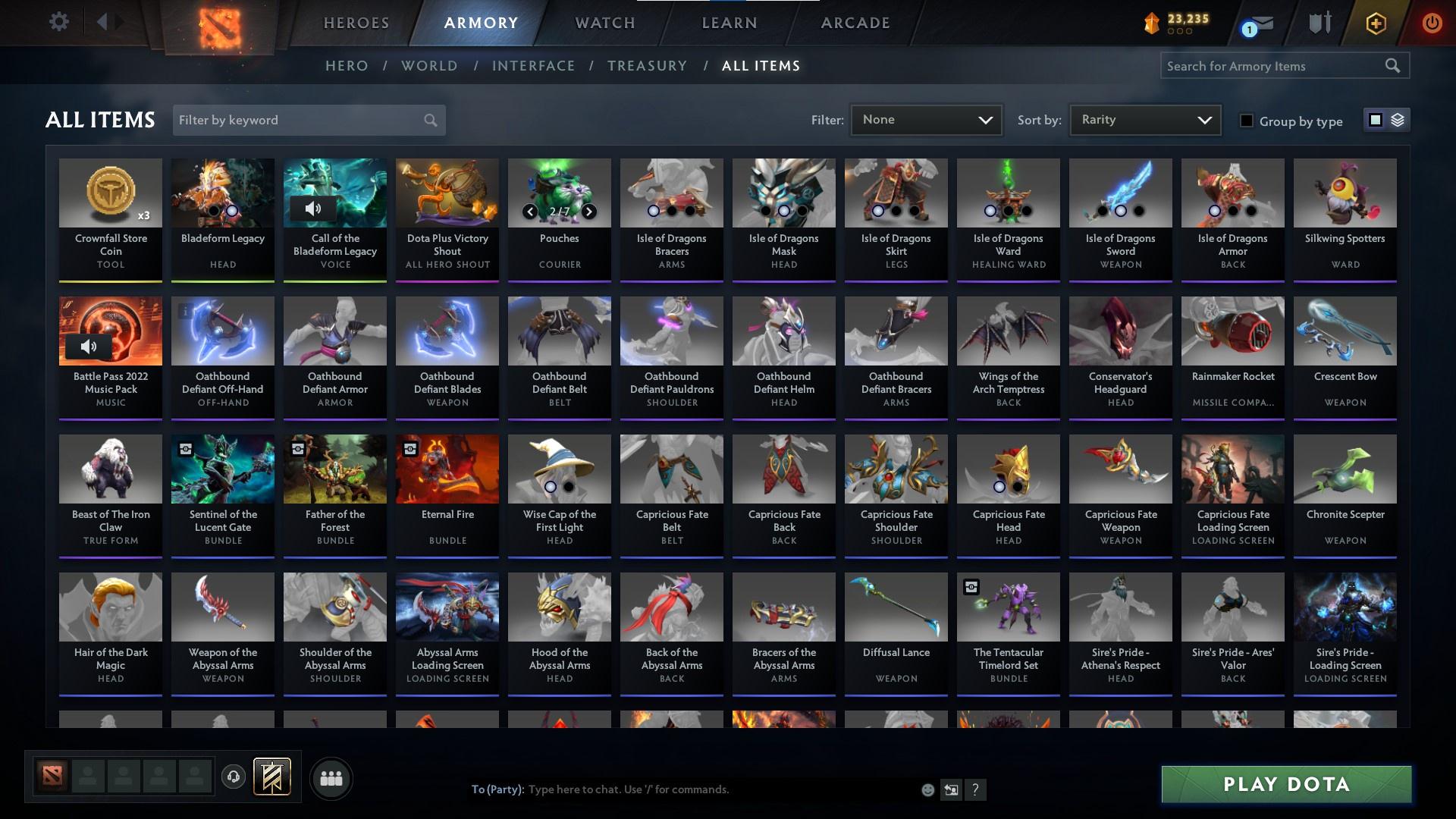Open the HERO armory category link
The image size is (1456, 819).
(x=346, y=66)
